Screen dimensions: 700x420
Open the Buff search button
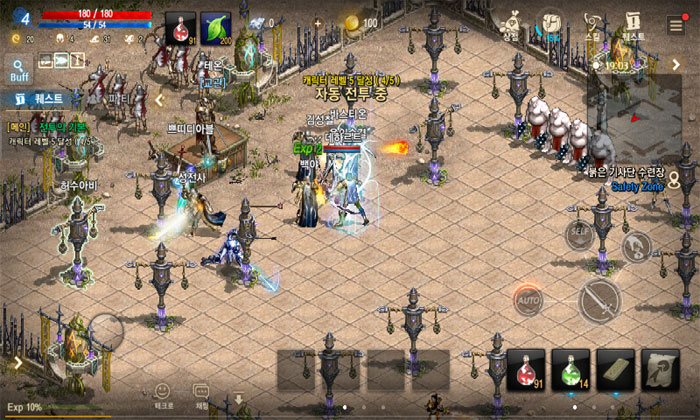click(19, 68)
